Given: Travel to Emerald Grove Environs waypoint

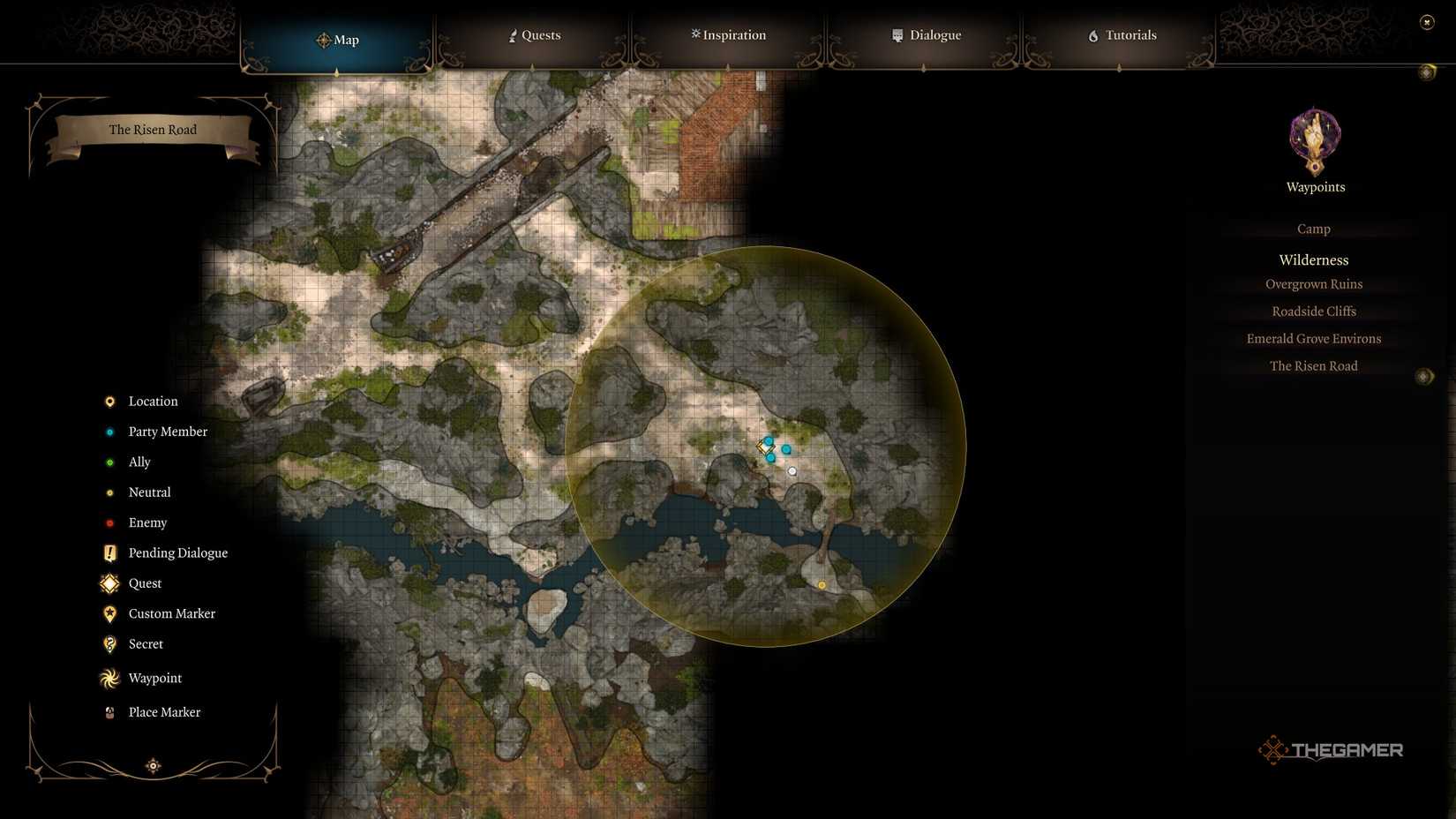Looking at the screenshot, I should 1314,338.
